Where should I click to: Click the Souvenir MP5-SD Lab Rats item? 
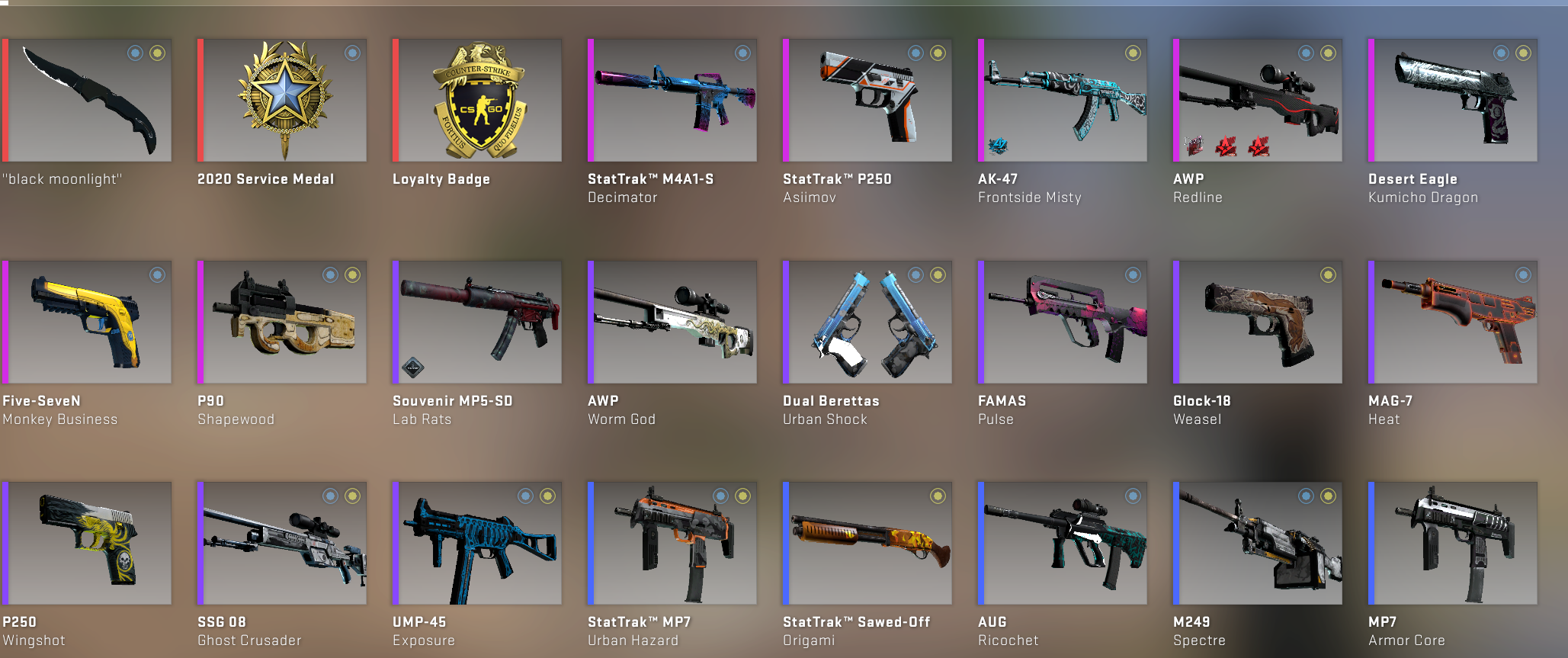click(477, 322)
